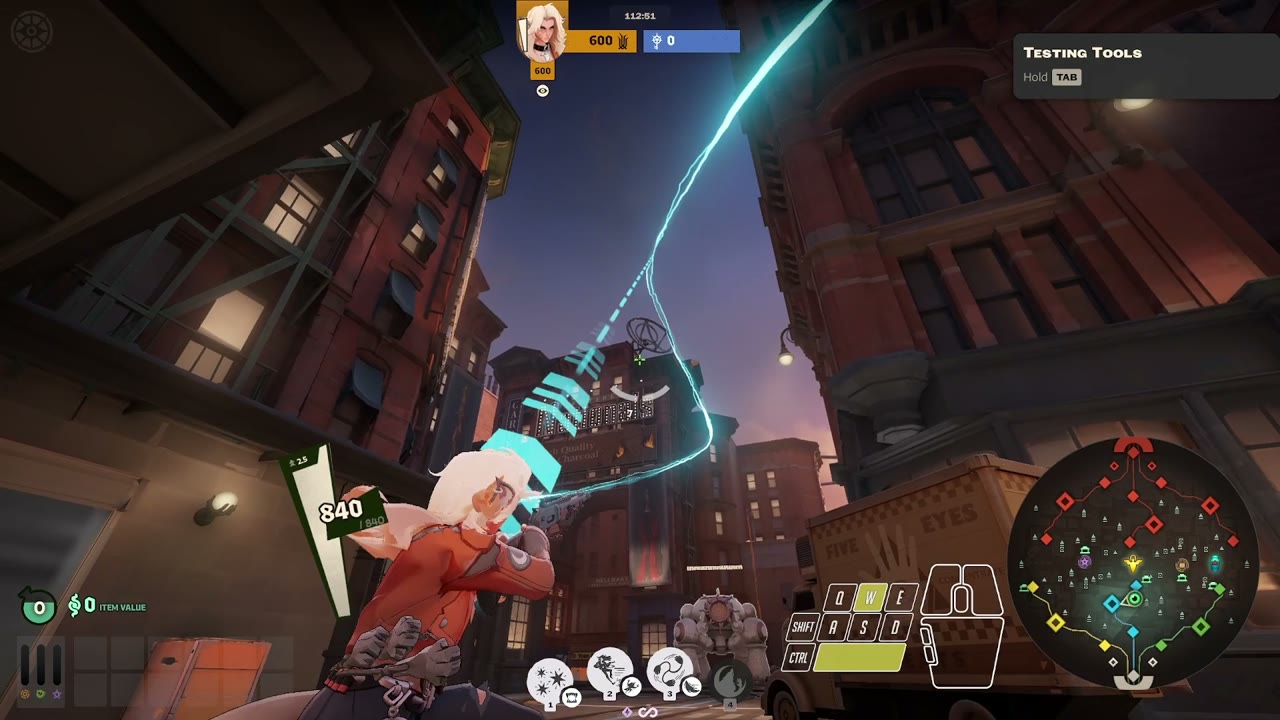Select the howling wolf ultimate ability
The image size is (1280, 720).
[730, 680]
